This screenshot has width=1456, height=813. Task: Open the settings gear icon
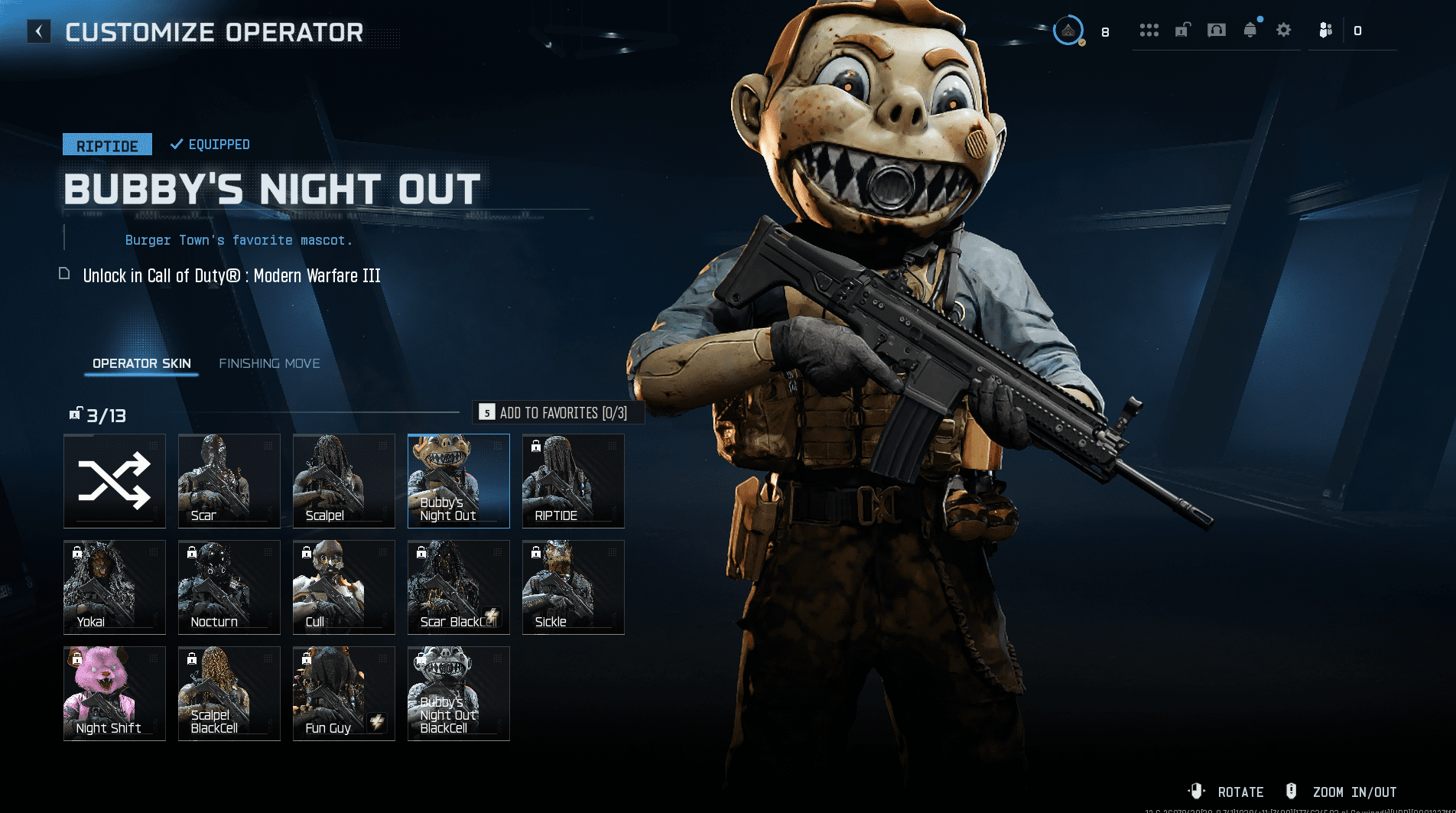pyautogui.click(x=1284, y=31)
